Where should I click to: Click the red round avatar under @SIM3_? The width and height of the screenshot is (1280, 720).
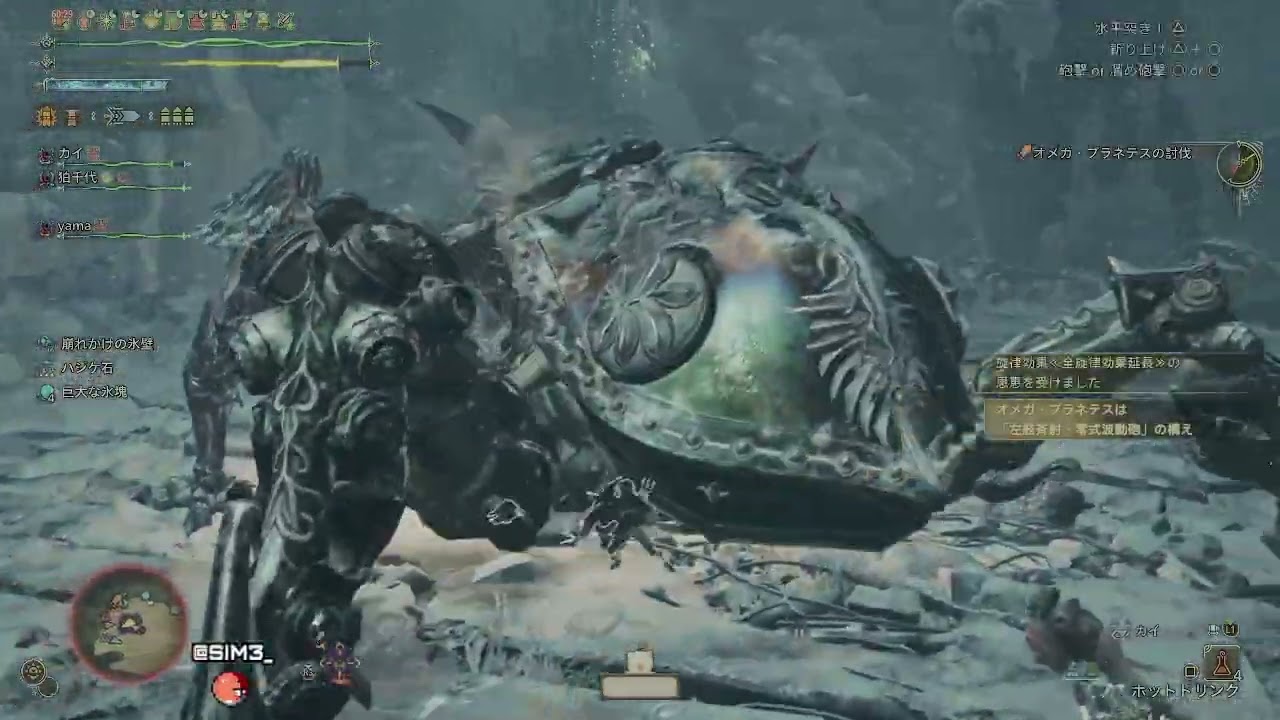click(x=230, y=687)
